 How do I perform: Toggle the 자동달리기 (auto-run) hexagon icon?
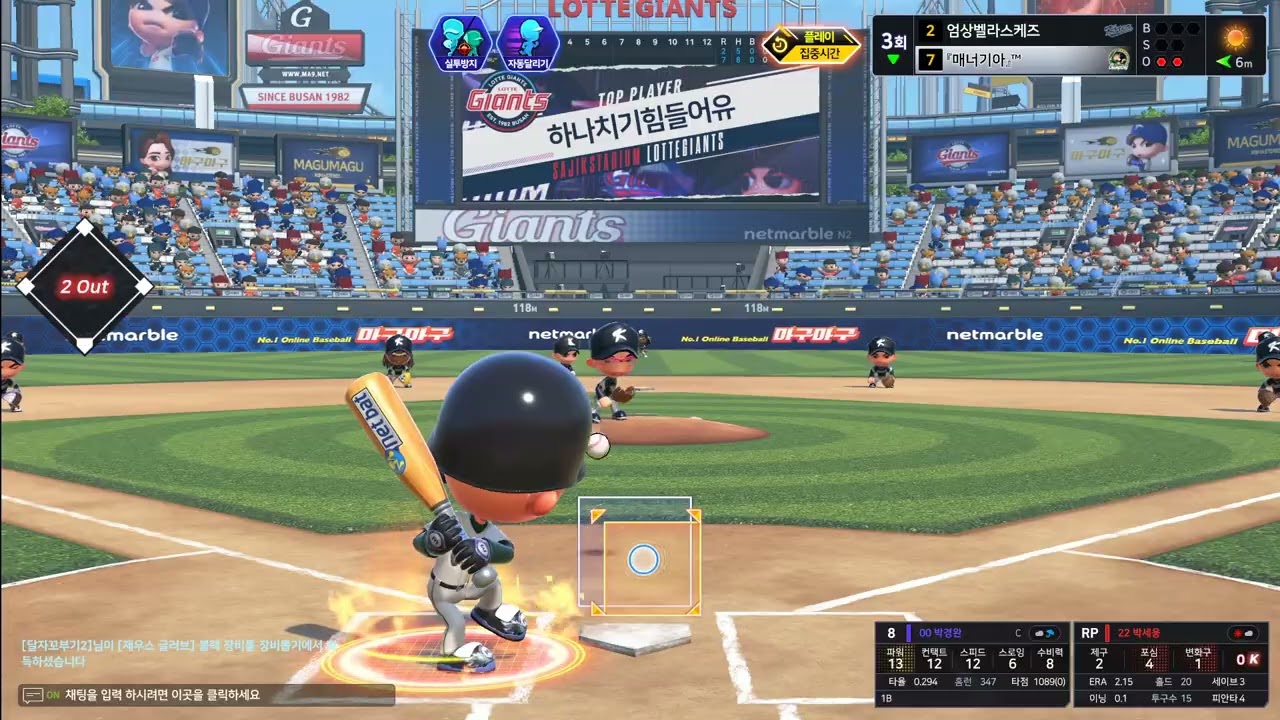coord(527,41)
